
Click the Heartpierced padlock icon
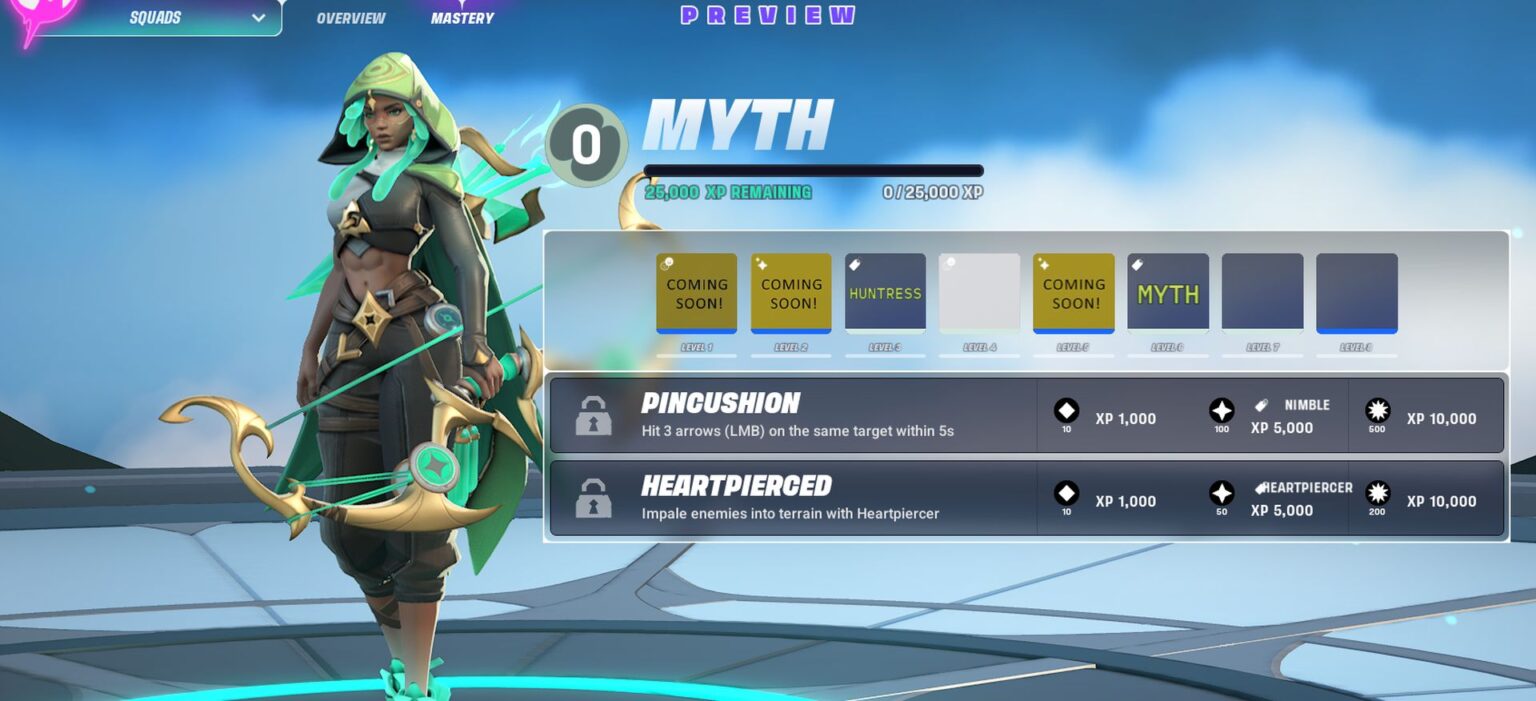pyautogui.click(x=593, y=498)
